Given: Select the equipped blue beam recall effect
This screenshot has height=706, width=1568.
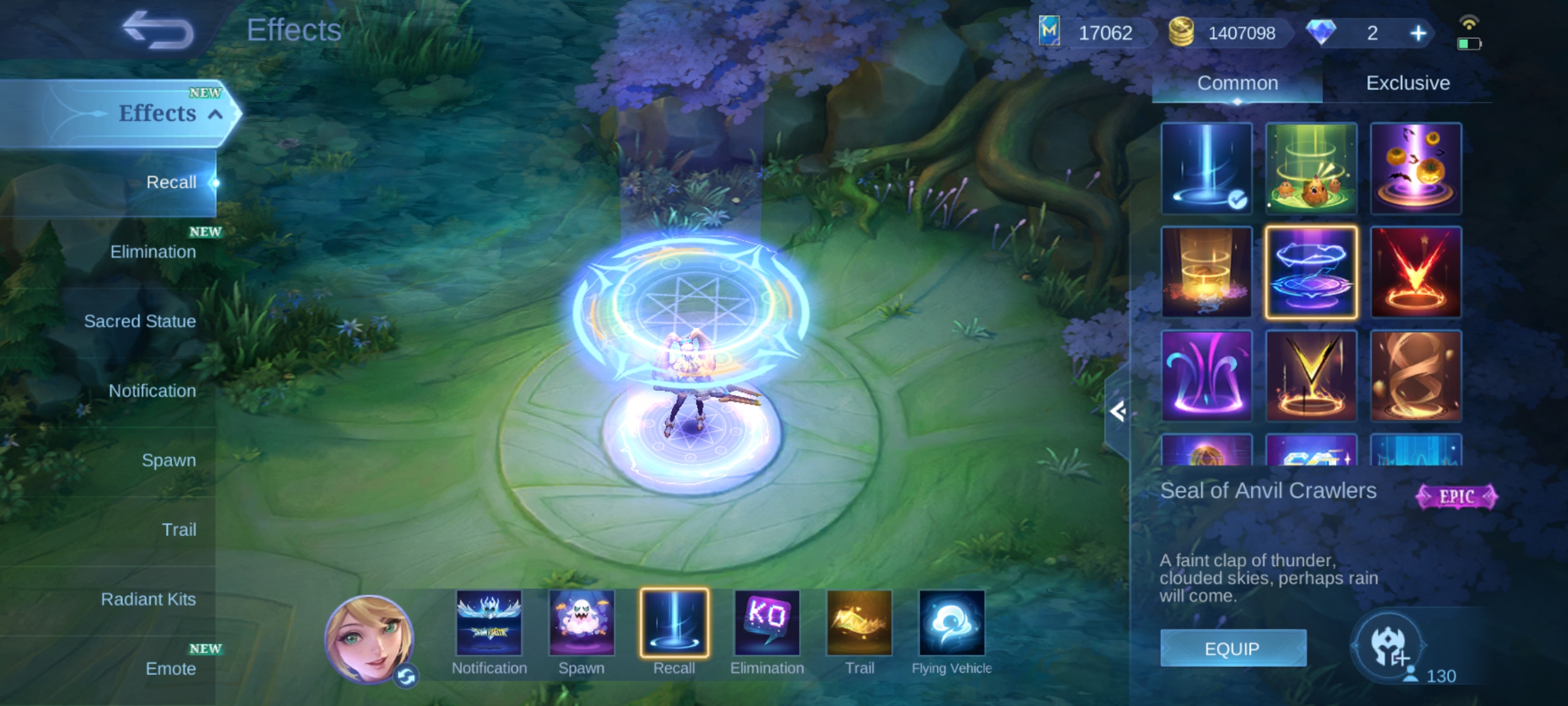Looking at the screenshot, I should [x=1206, y=168].
